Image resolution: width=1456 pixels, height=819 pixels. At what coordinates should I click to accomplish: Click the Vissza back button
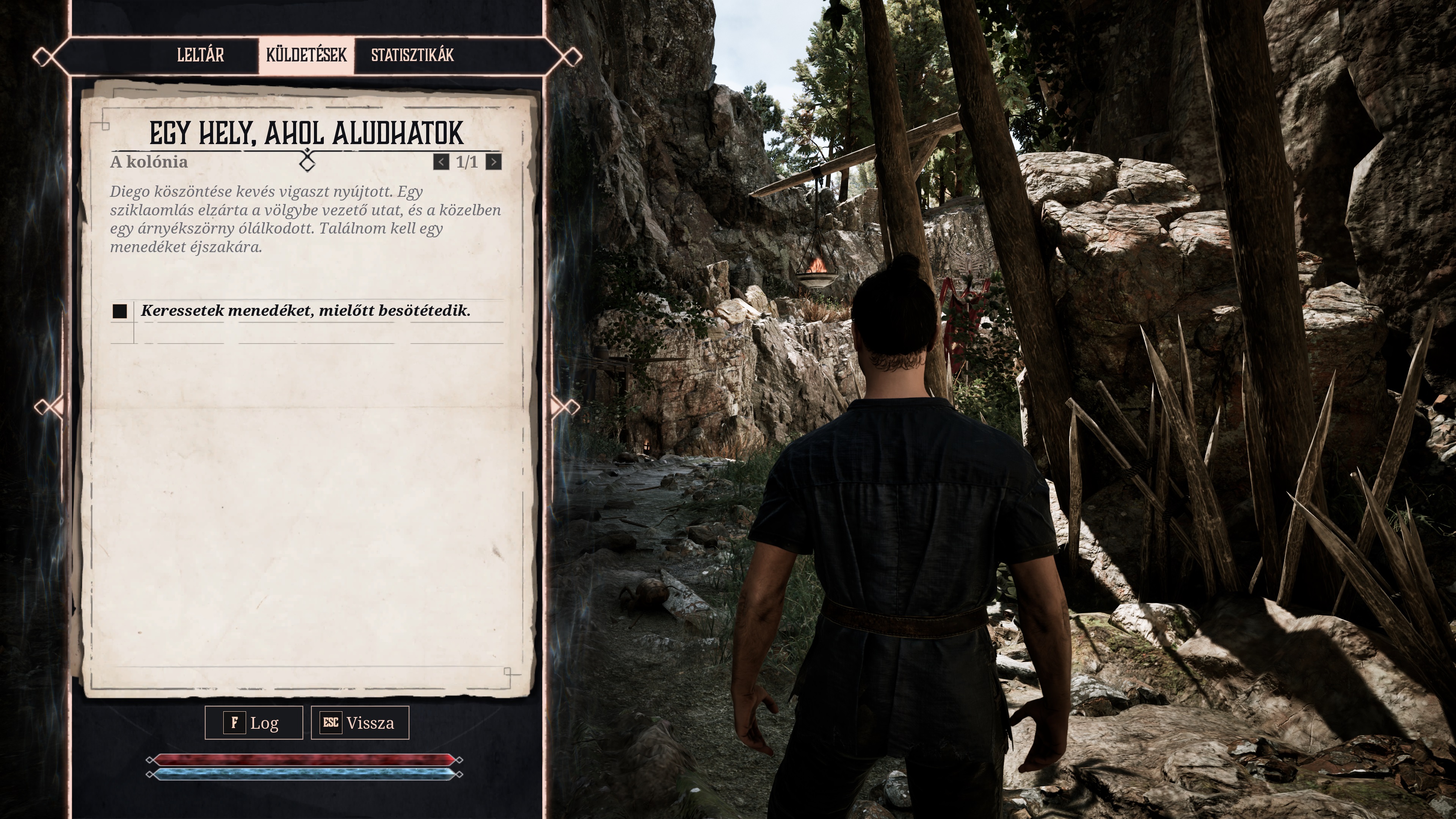click(360, 722)
